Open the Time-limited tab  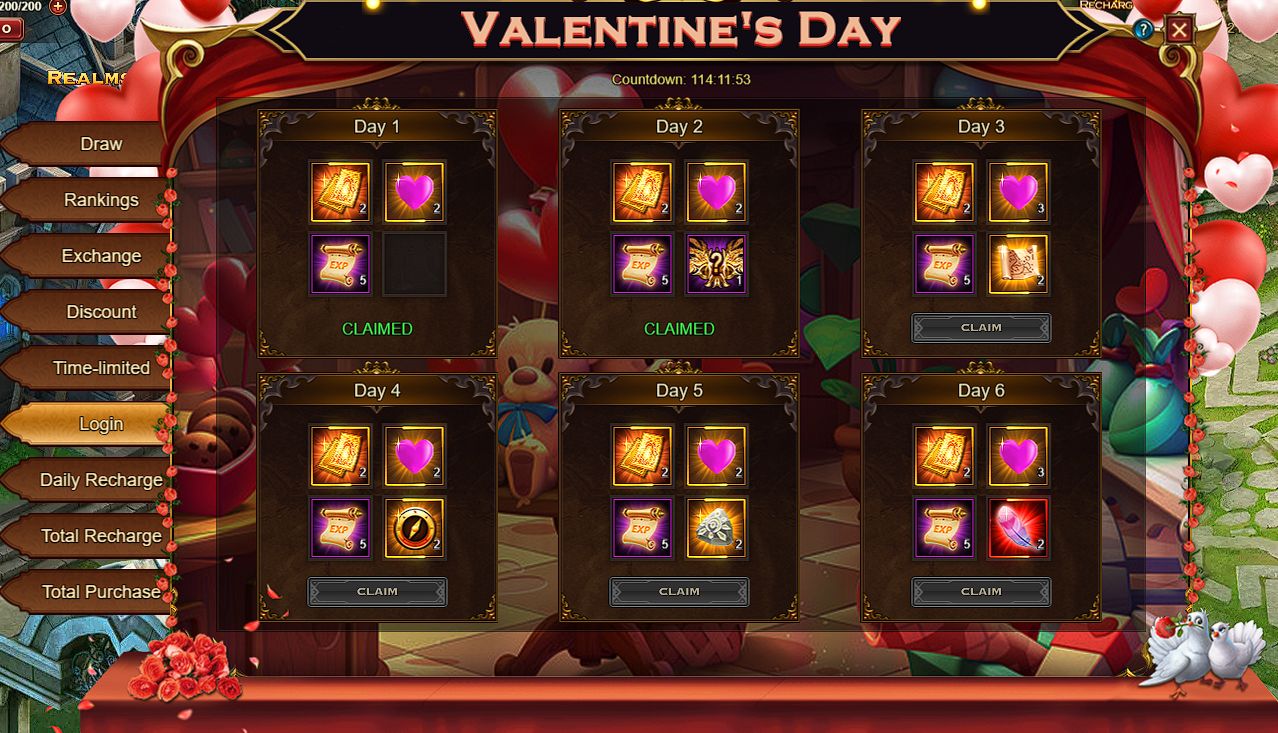click(100, 368)
